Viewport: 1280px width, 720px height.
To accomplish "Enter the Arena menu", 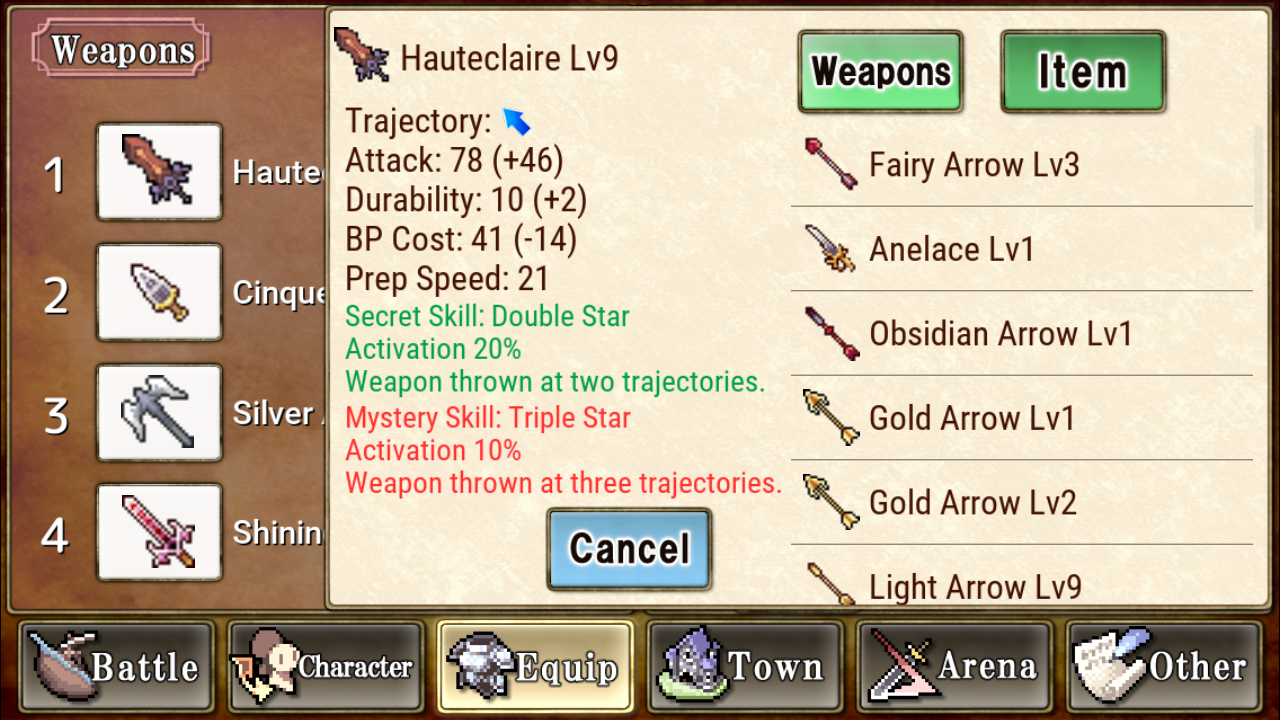I will (955, 666).
